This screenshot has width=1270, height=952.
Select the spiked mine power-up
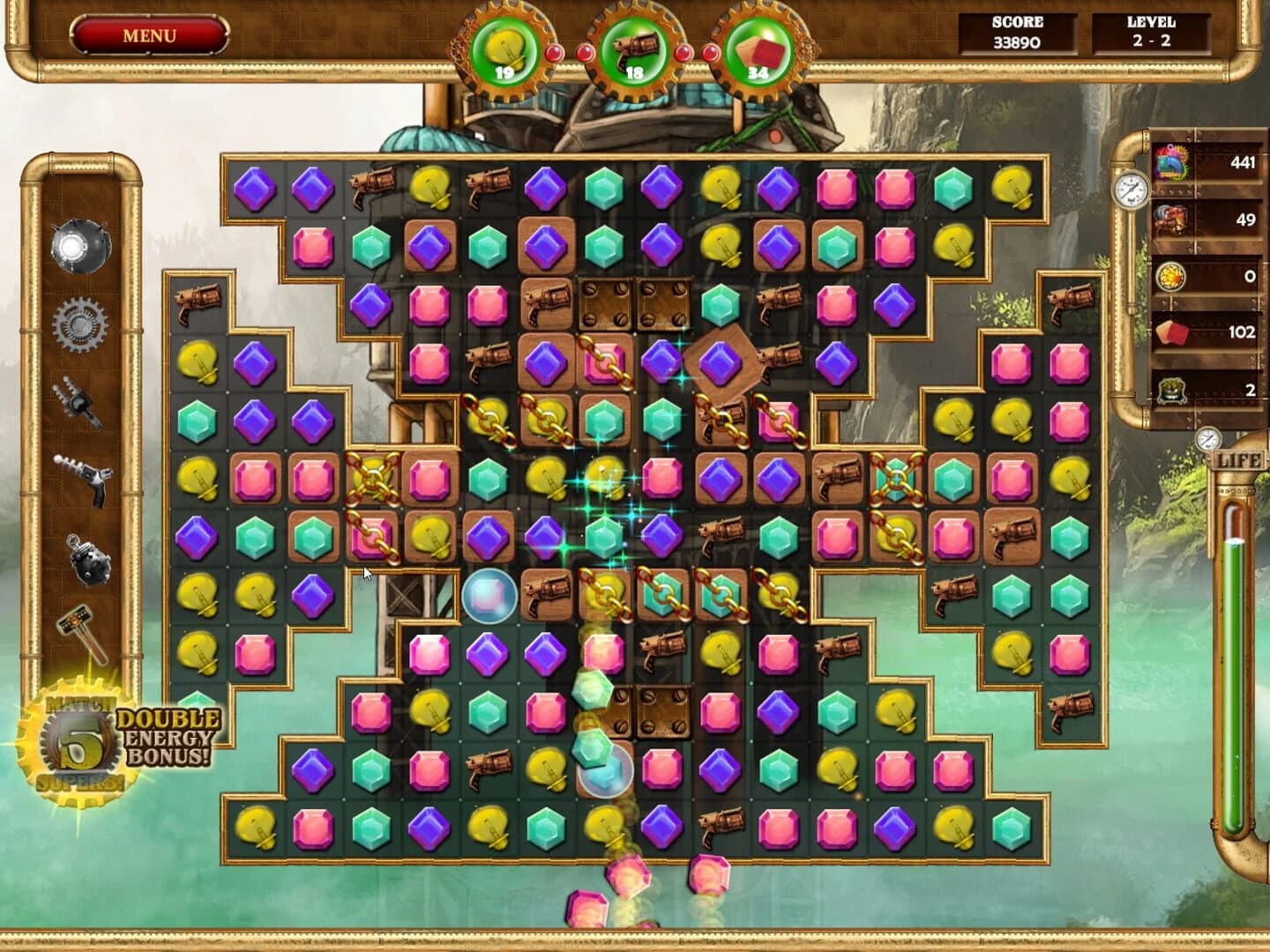coord(79,246)
